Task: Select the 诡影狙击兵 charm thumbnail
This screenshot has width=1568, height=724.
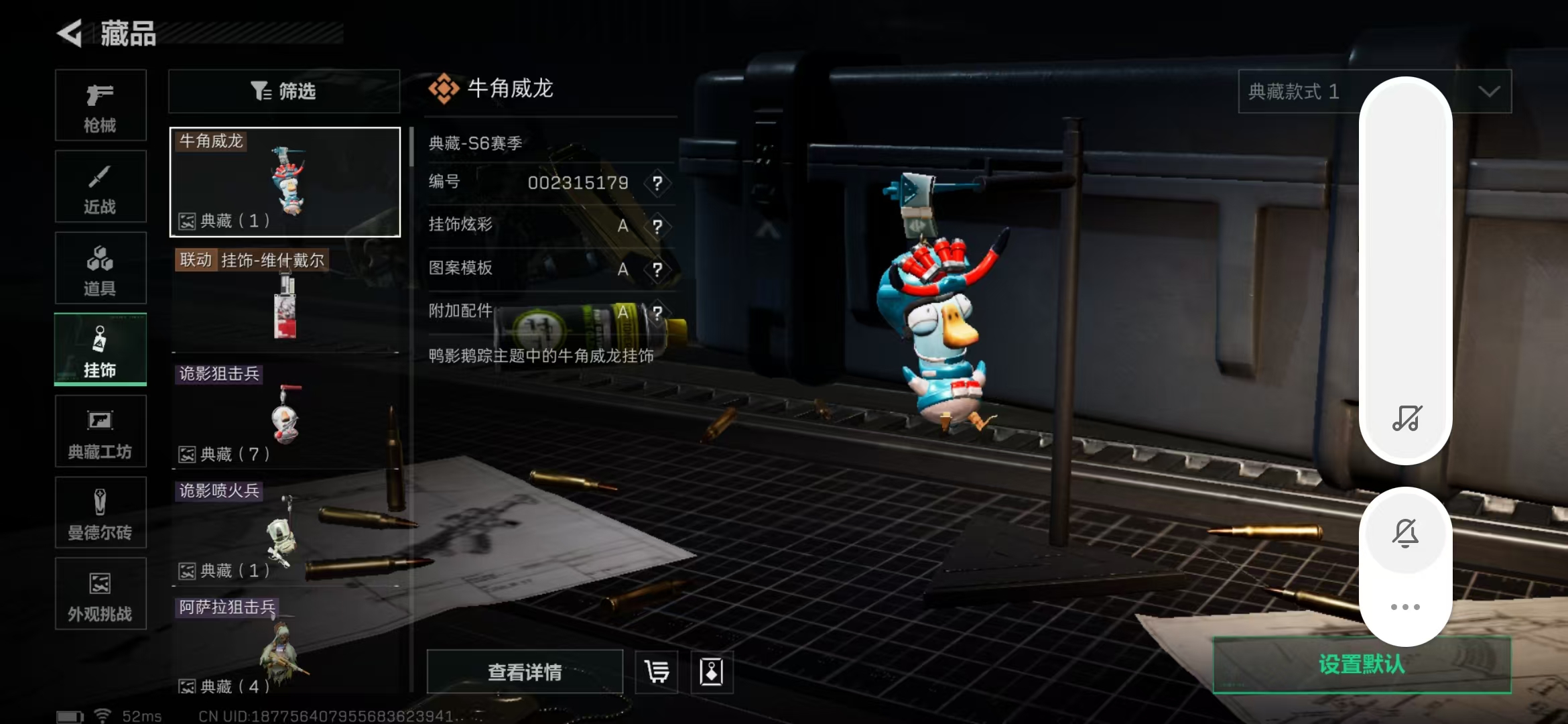Action: pyautogui.click(x=285, y=412)
